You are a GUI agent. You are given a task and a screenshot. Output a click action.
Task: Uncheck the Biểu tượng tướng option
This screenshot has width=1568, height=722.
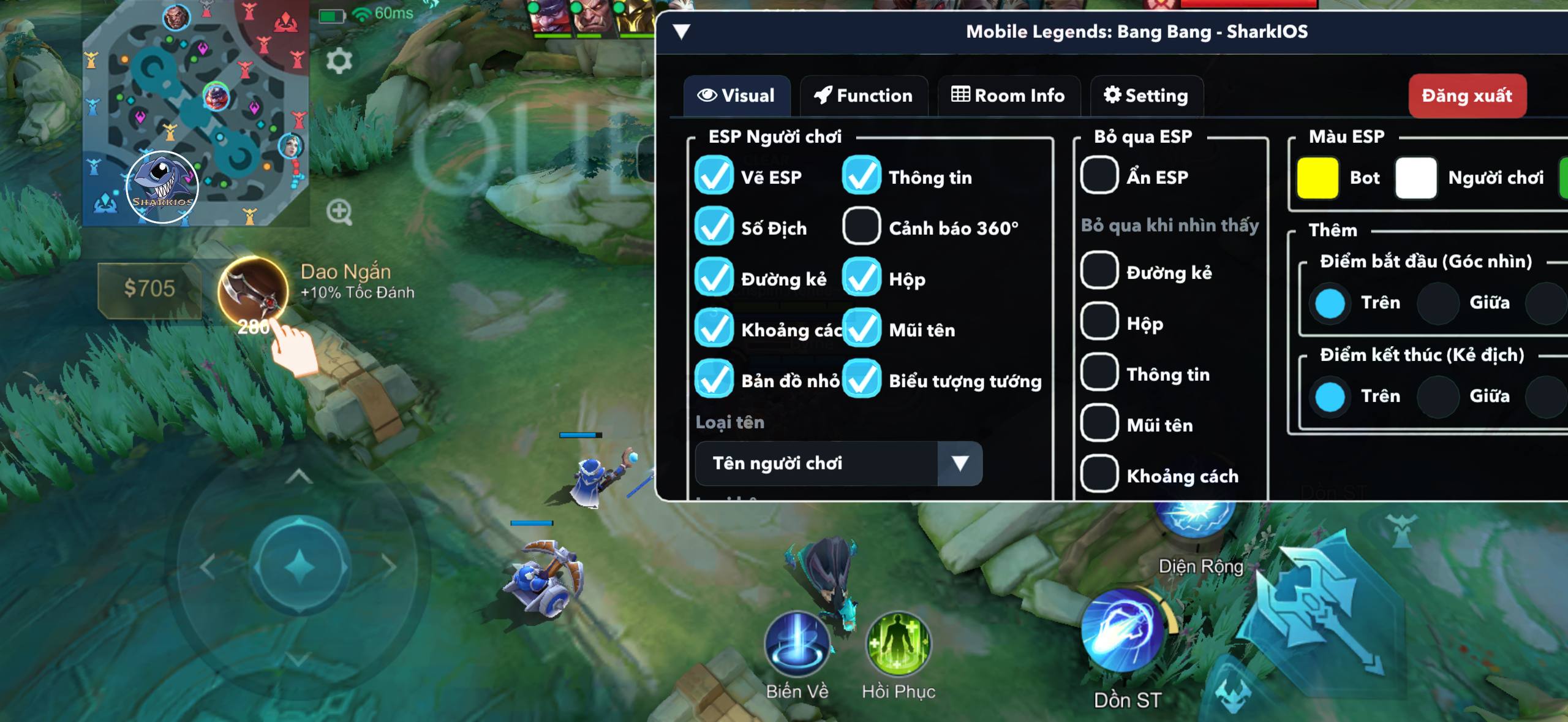861,379
